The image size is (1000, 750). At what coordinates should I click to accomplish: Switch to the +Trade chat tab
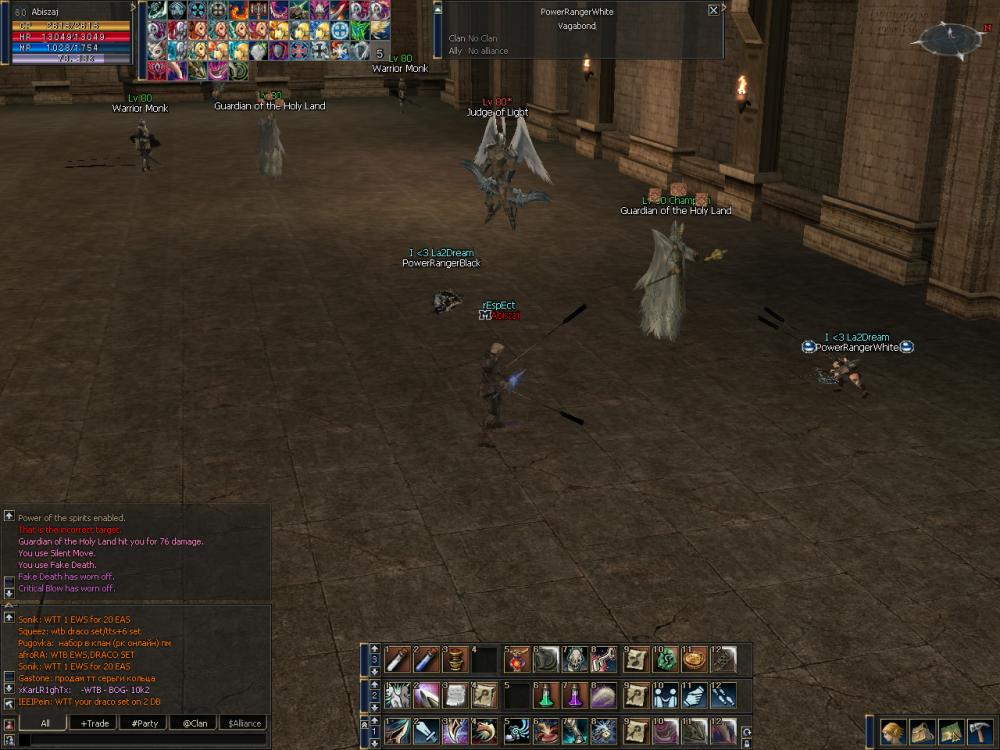click(x=96, y=723)
